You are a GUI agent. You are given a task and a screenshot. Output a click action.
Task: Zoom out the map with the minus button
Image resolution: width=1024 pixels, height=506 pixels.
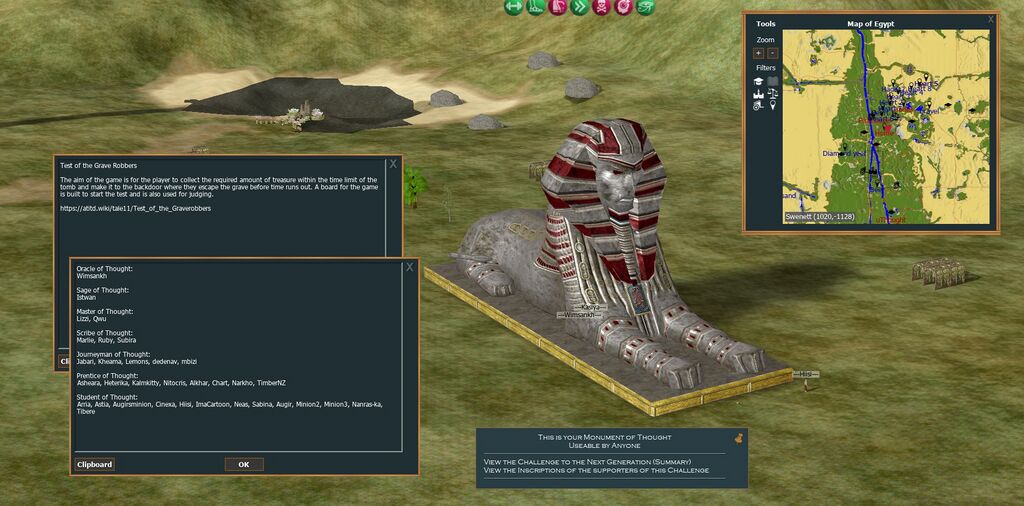[772, 53]
